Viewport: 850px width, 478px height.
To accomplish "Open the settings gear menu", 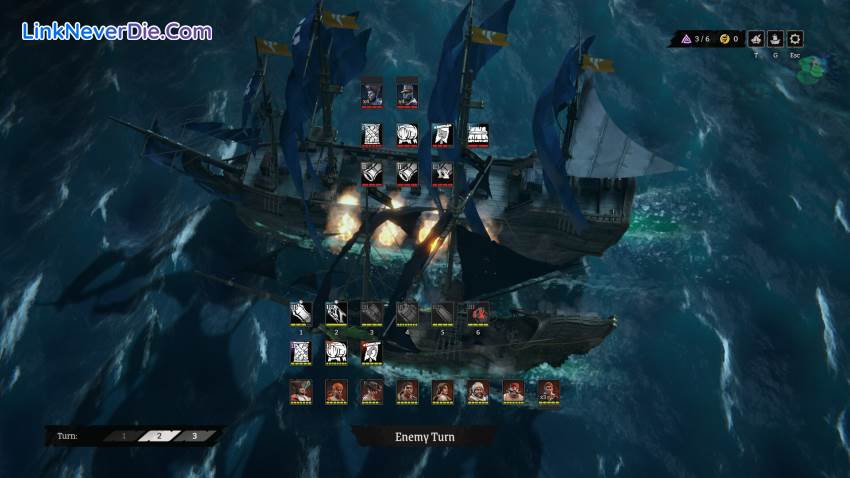I will pyautogui.click(x=795, y=39).
